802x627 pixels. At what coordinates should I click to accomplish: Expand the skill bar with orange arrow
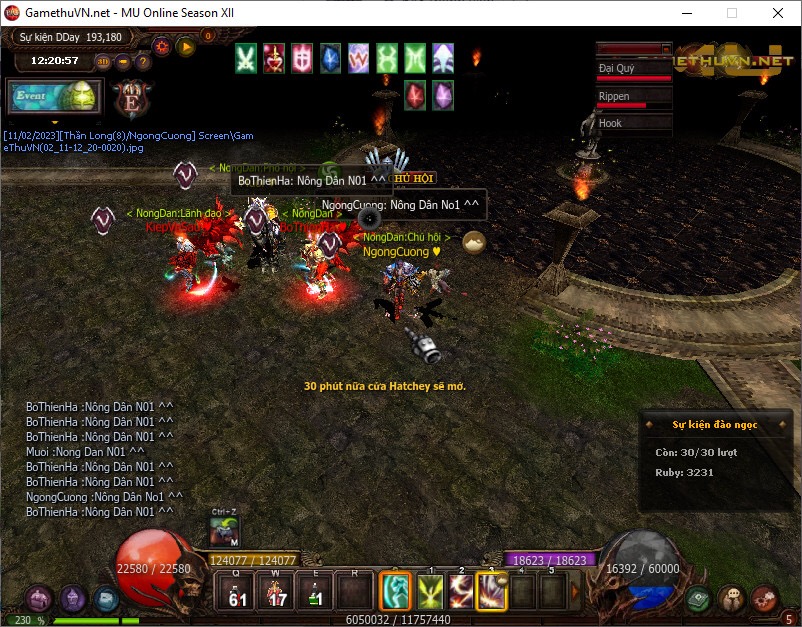pos(575,591)
